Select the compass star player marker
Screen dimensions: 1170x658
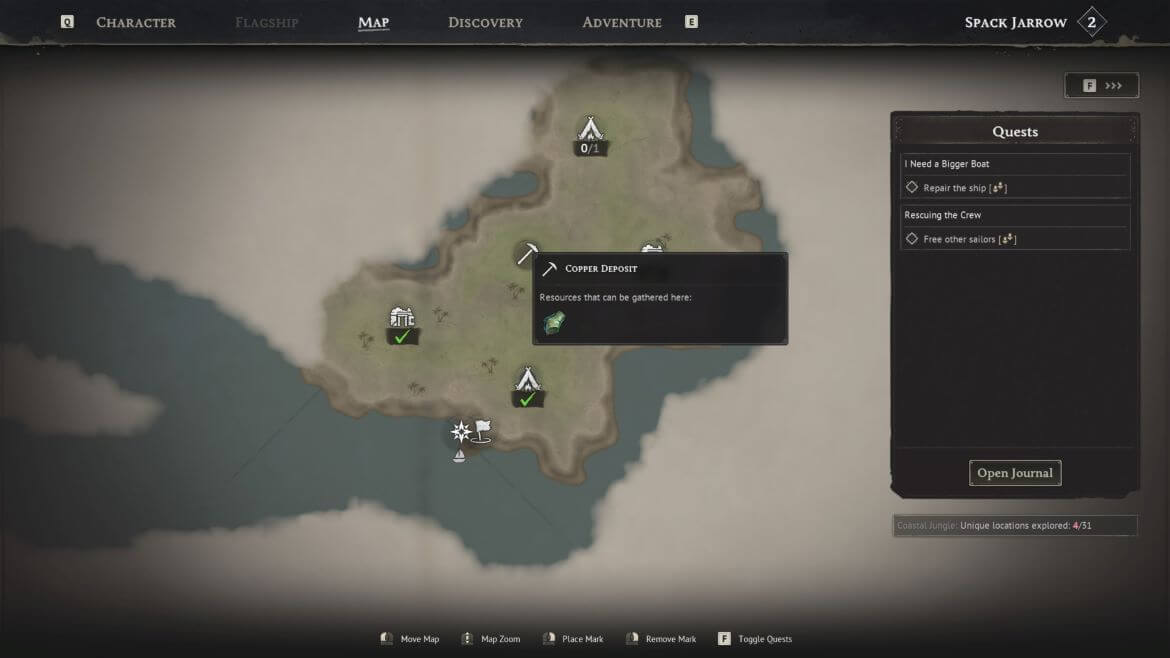click(x=460, y=432)
